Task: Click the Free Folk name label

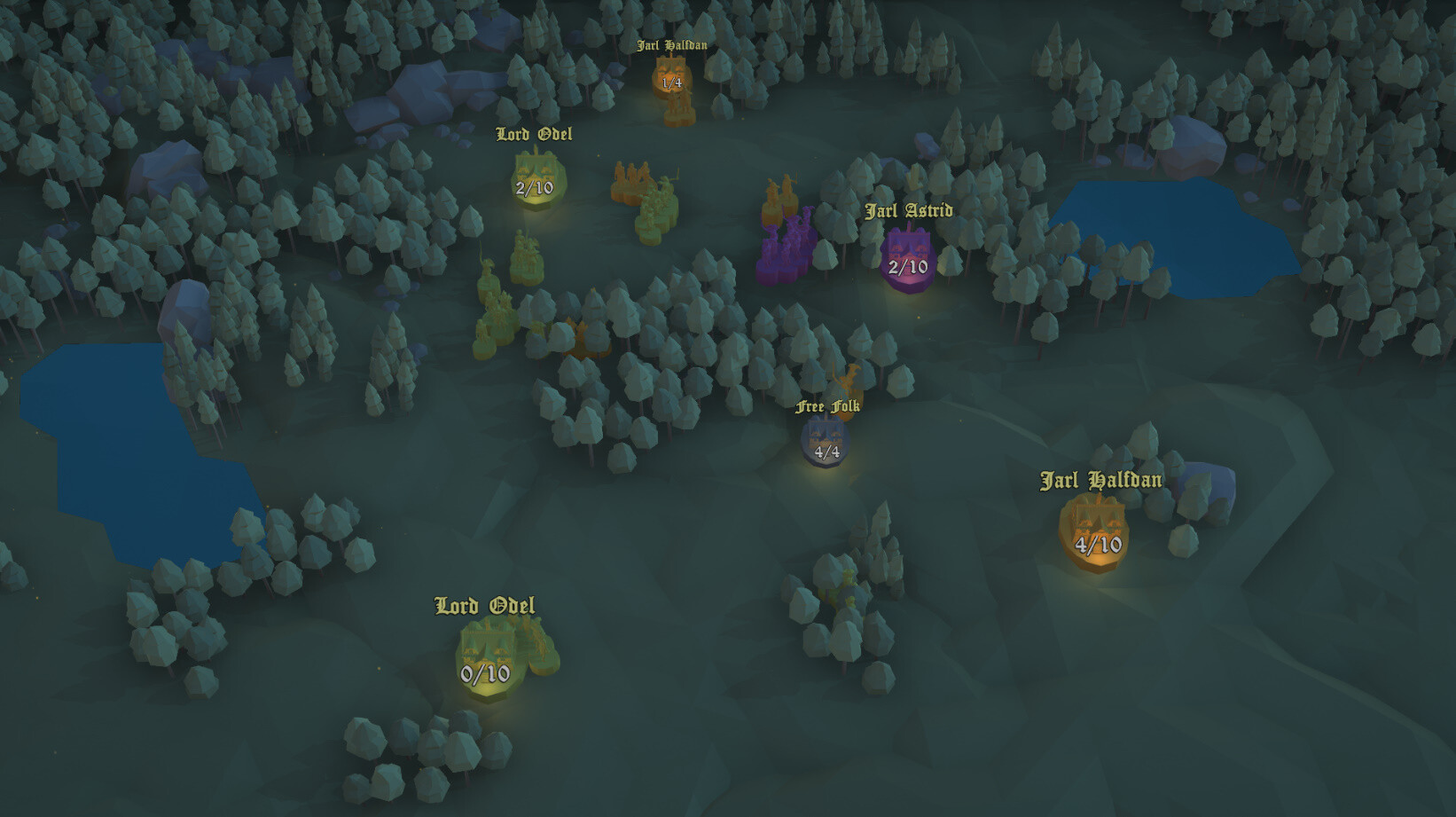Action: (x=828, y=408)
